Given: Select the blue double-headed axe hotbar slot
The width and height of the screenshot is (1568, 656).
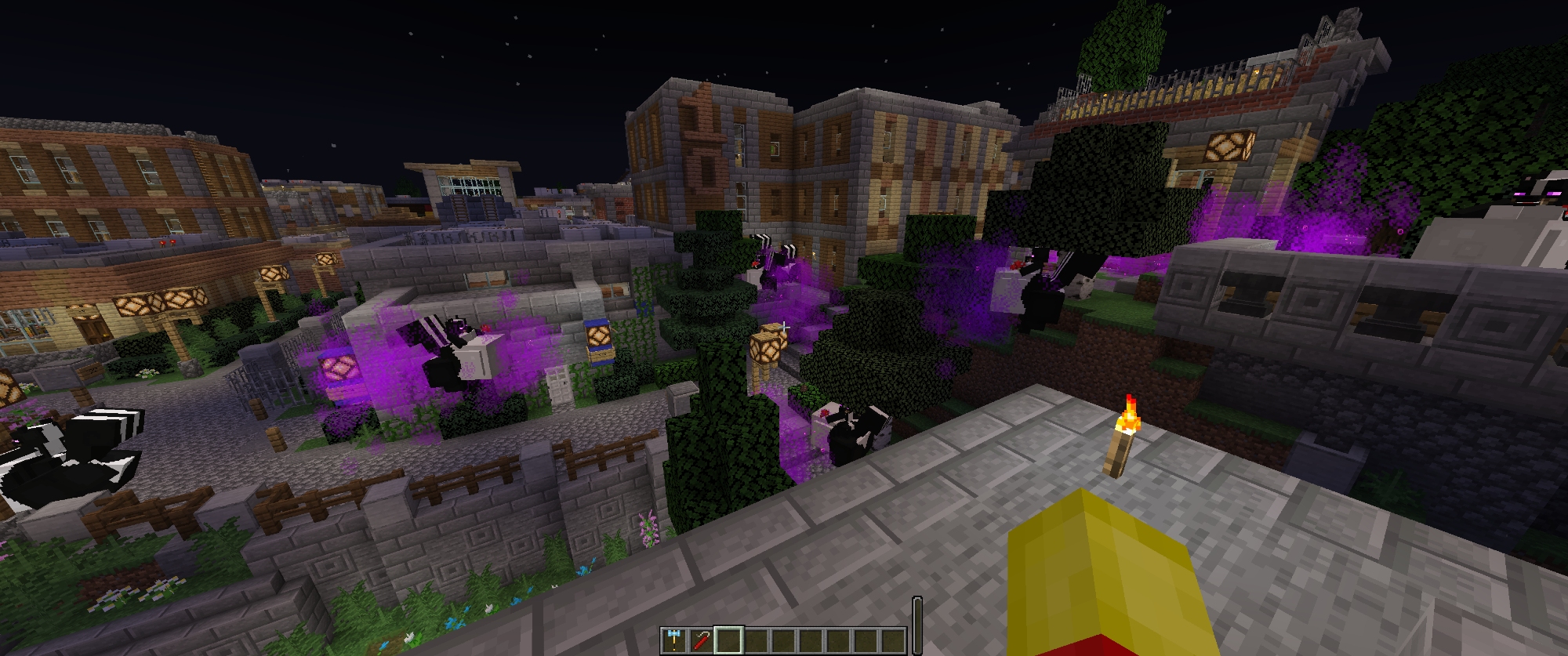Looking at the screenshot, I should pyautogui.click(x=673, y=640).
